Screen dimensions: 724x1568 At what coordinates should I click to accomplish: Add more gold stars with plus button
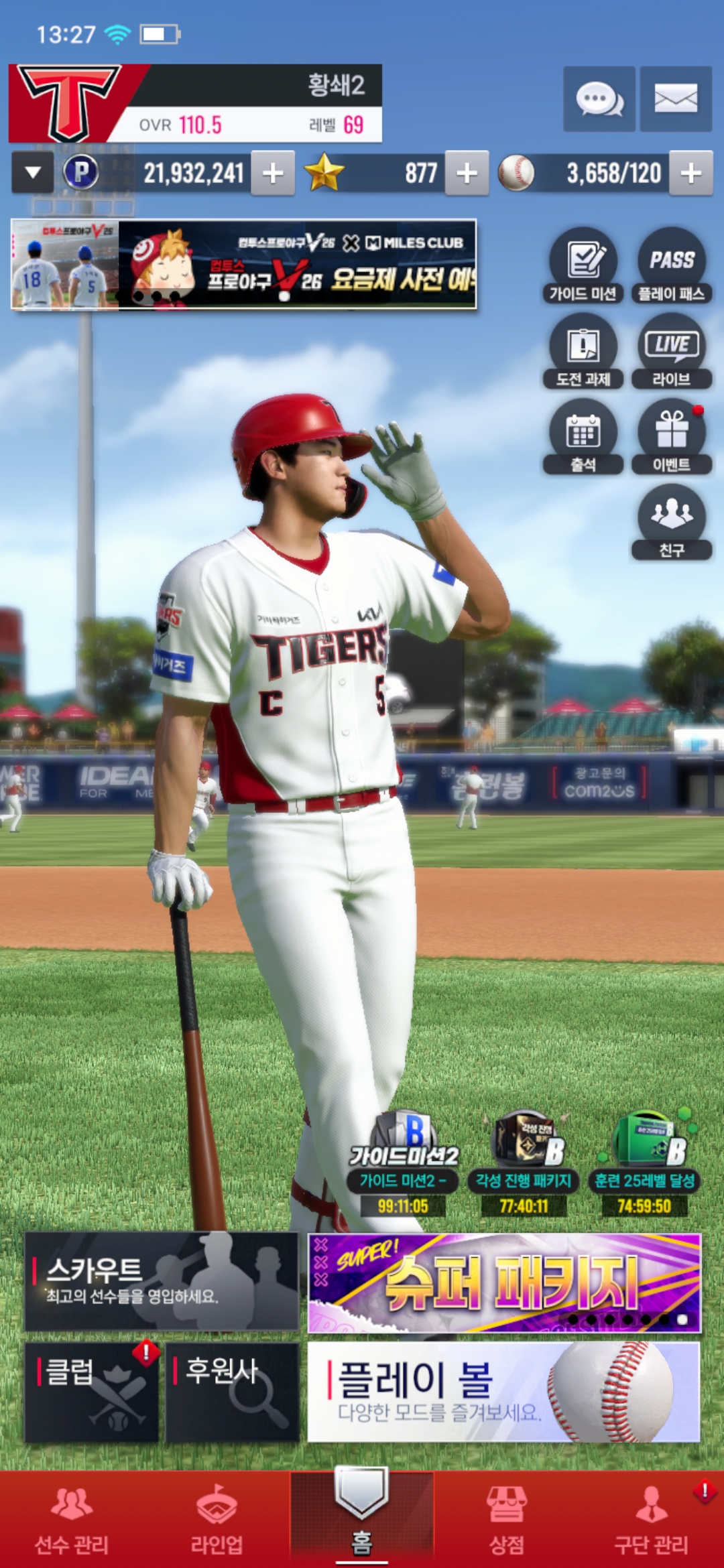[x=467, y=174]
